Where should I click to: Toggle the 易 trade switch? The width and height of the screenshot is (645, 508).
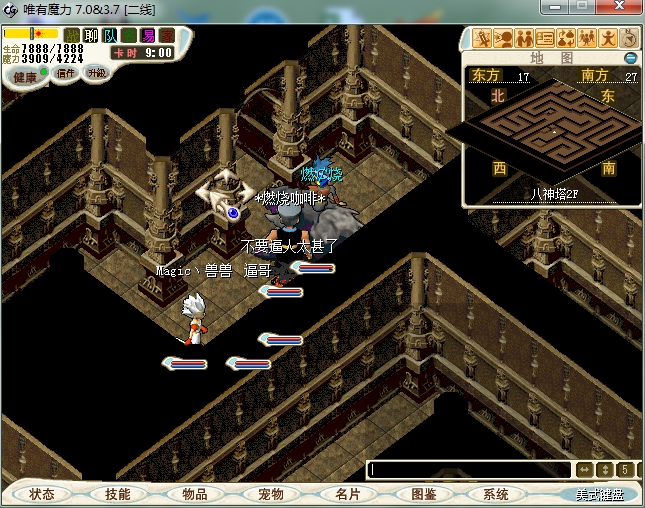click(148, 36)
